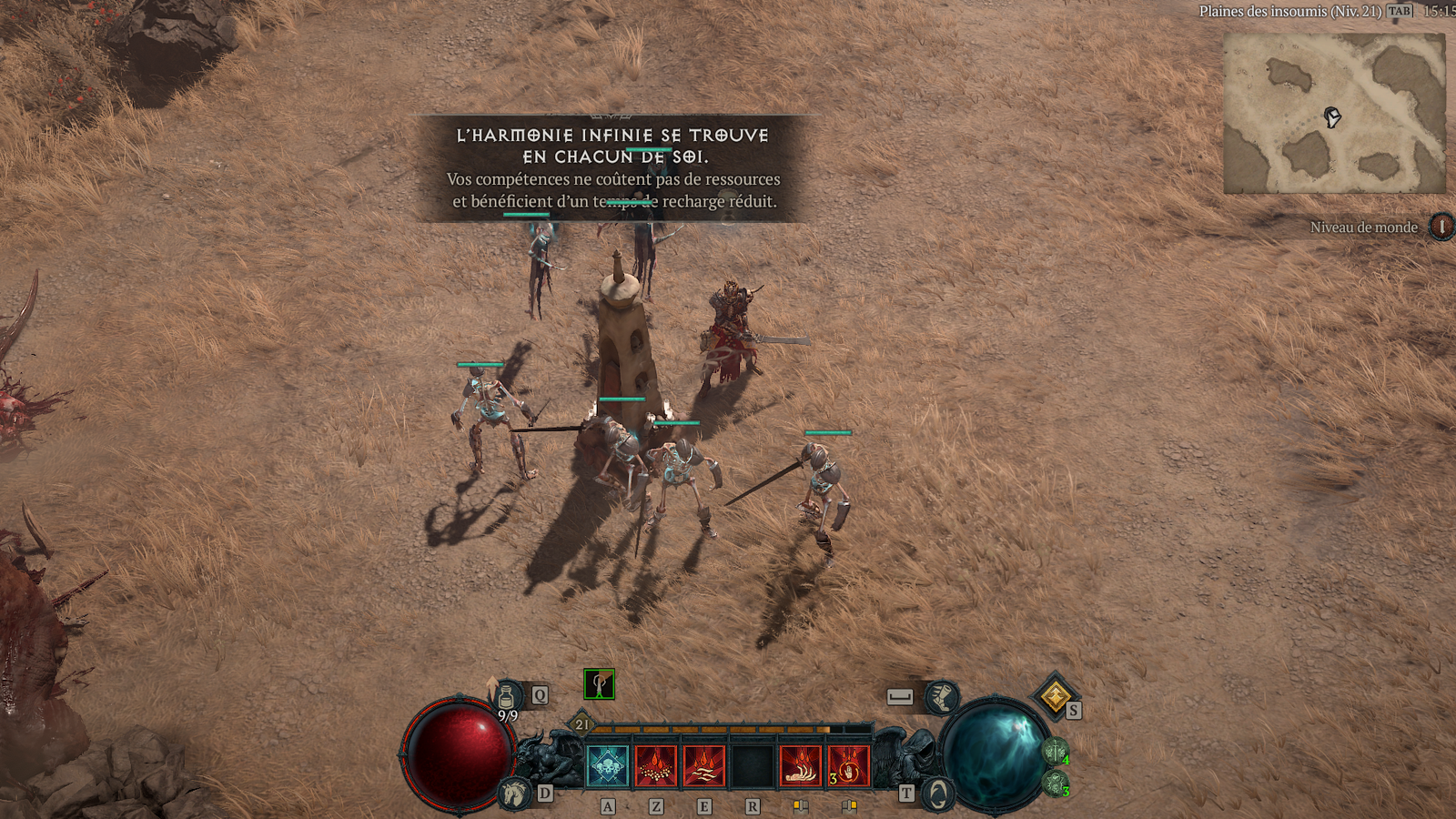Click the town portal swirl icon
1456x819 pixels.
[x=937, y=794]
